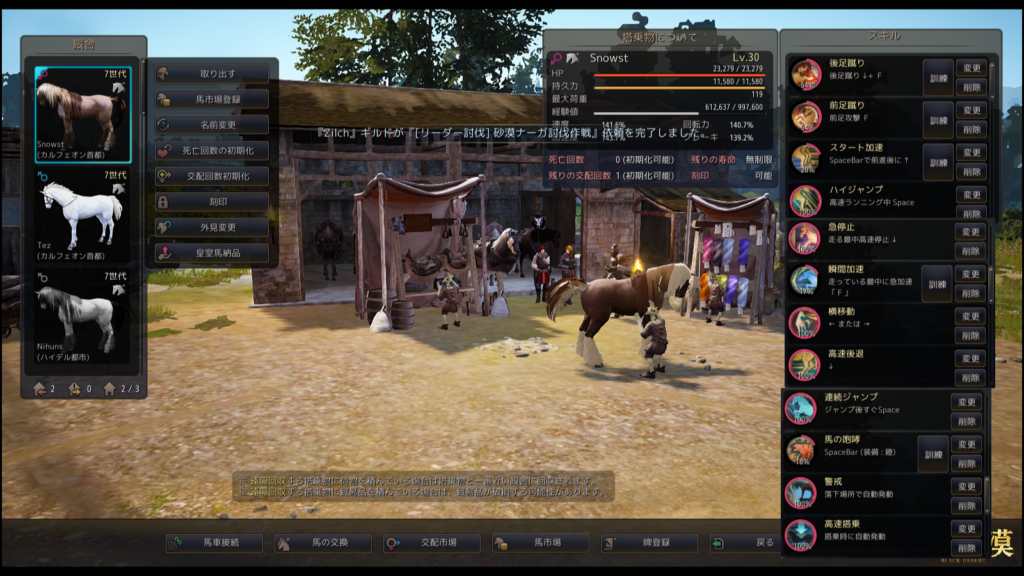This screenshot has width=1024, height=576.
Task: Open the 馬車接続 wagon link button
Action: [215, 543]
